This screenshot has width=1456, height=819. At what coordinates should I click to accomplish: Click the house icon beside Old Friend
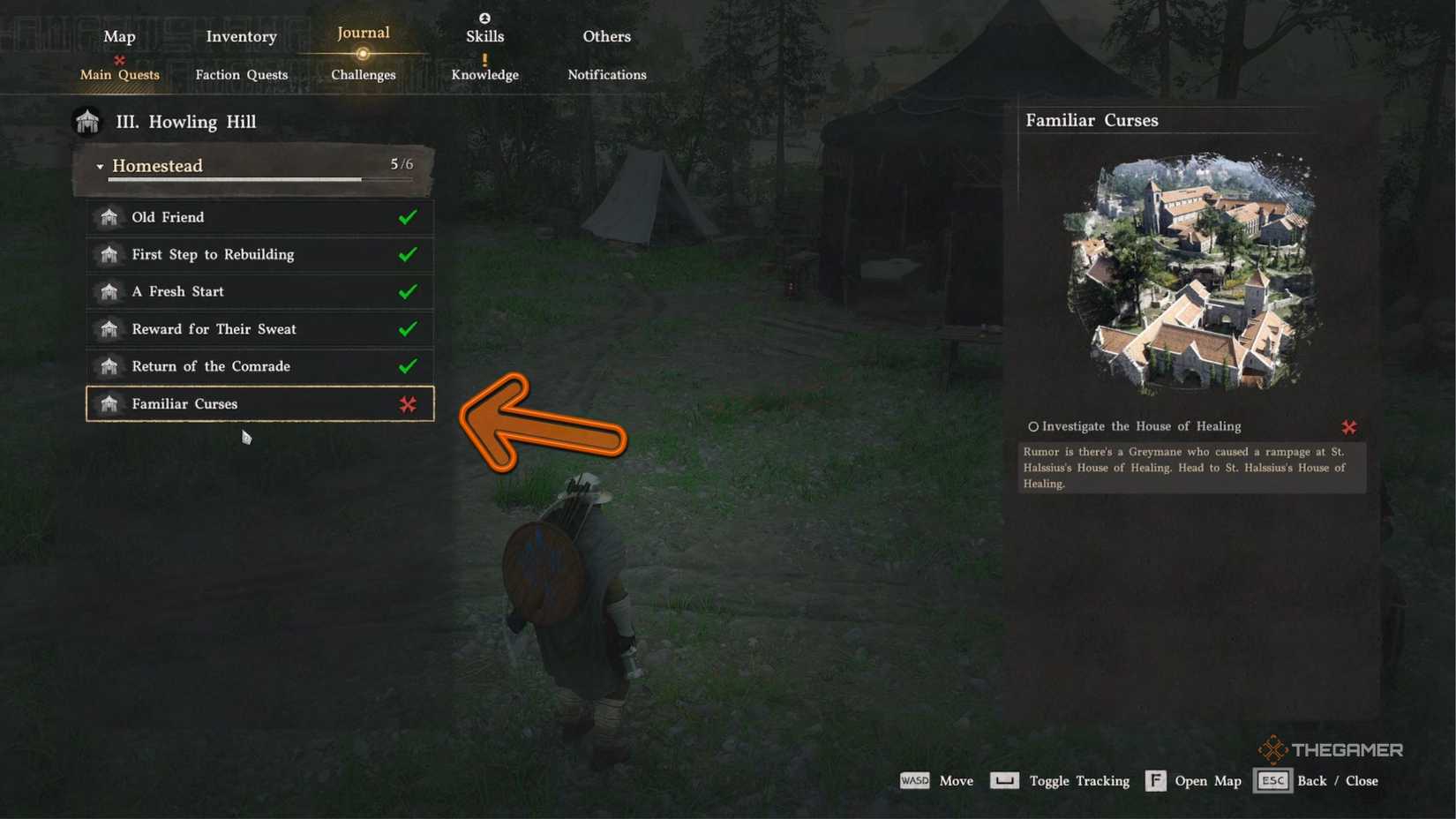[x=109, y=217]
